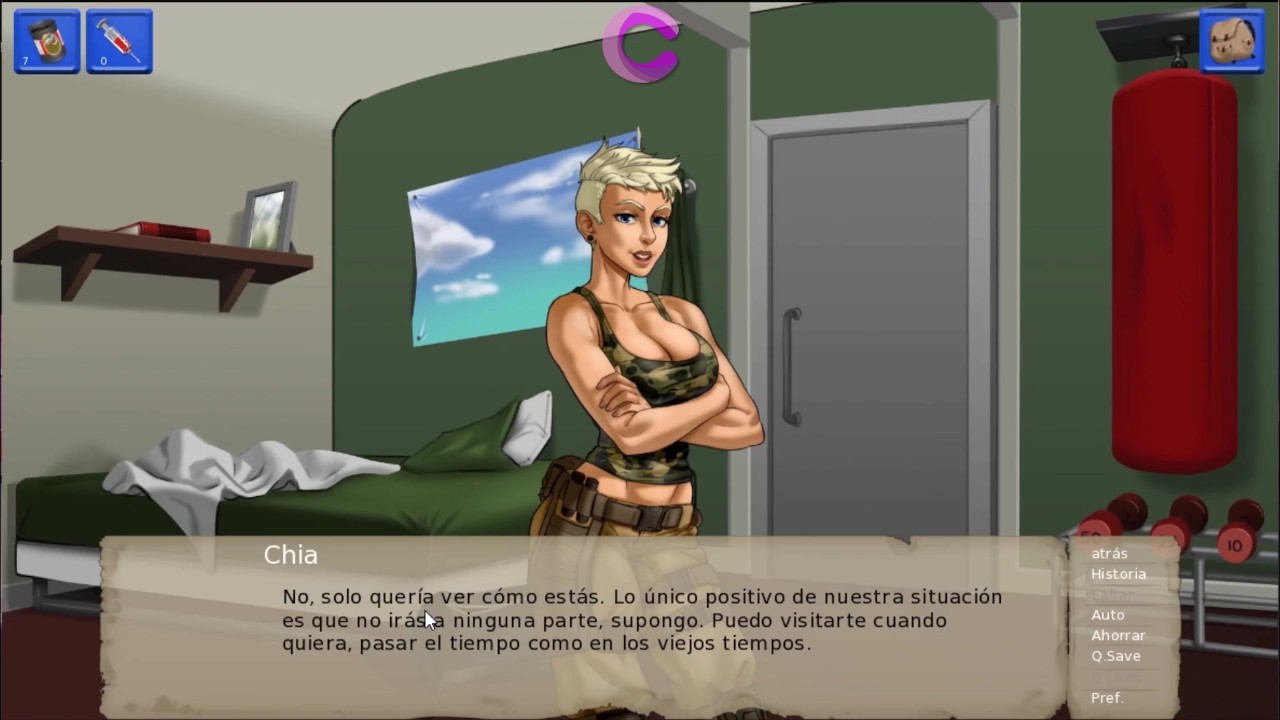Toggle Auto dialogue advance
Viewport: 1280px width, 720px height.
[1108, 615]
